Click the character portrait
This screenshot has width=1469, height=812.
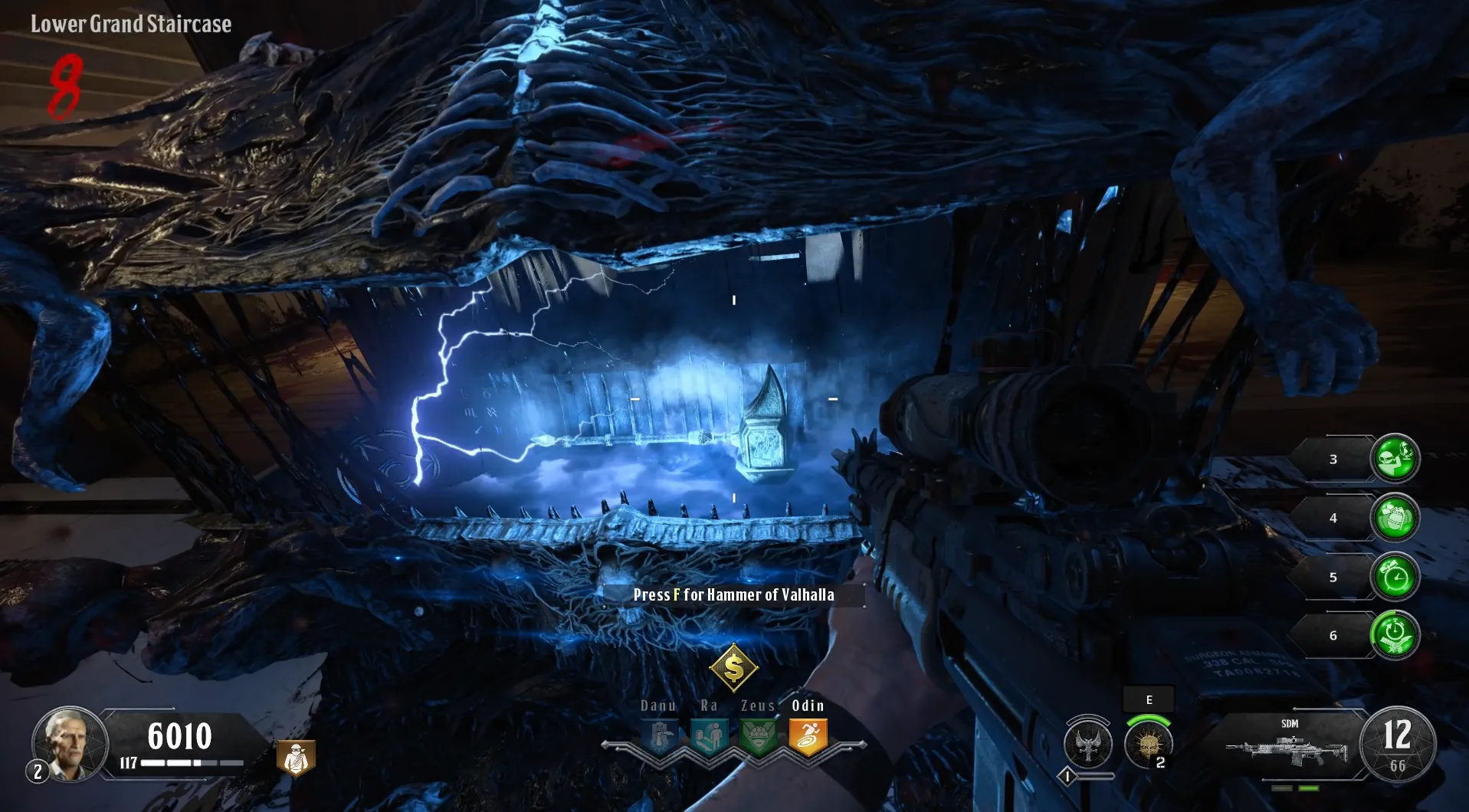(70, 742)
